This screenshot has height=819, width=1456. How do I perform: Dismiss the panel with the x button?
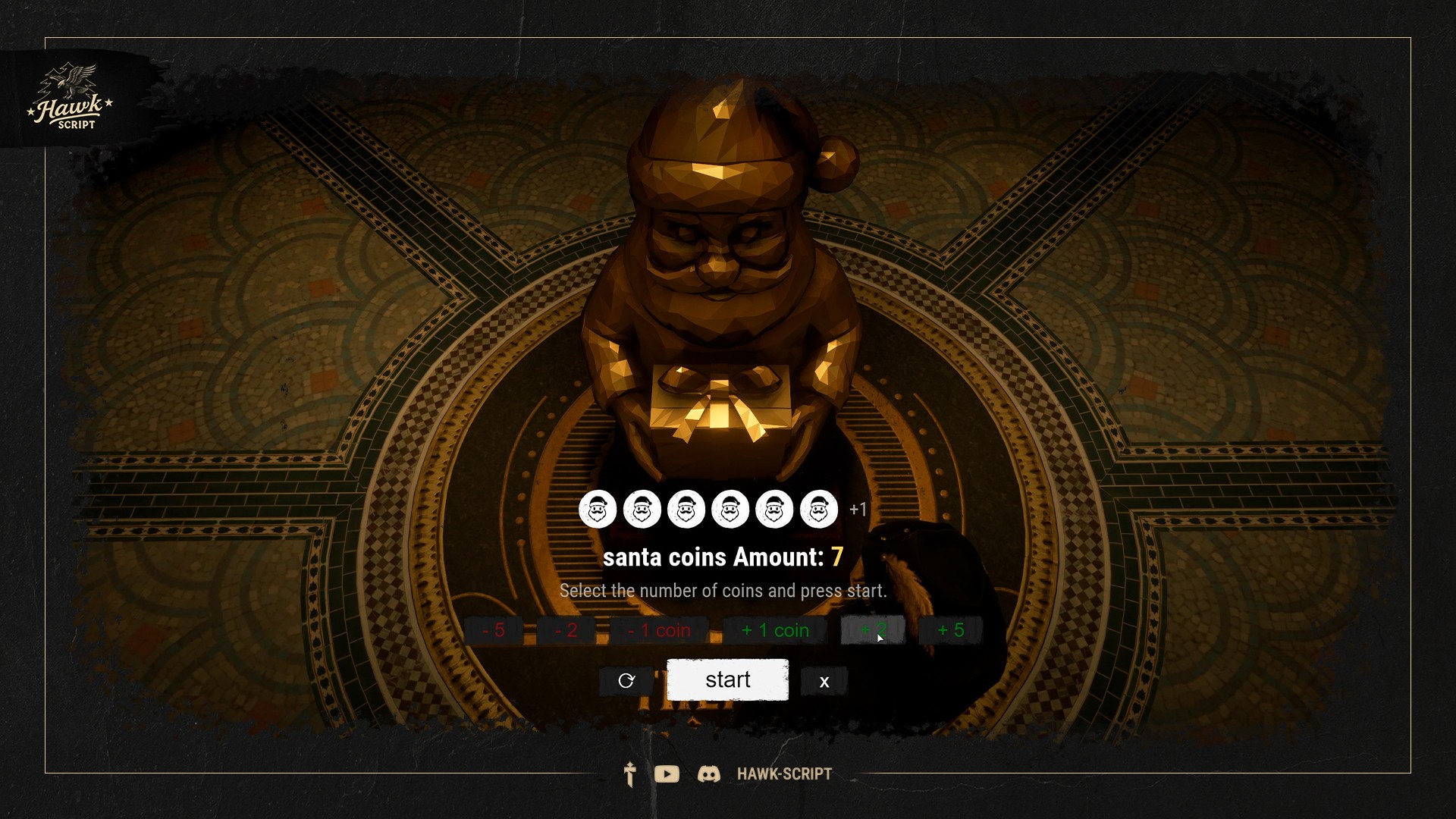pos(824,681)
